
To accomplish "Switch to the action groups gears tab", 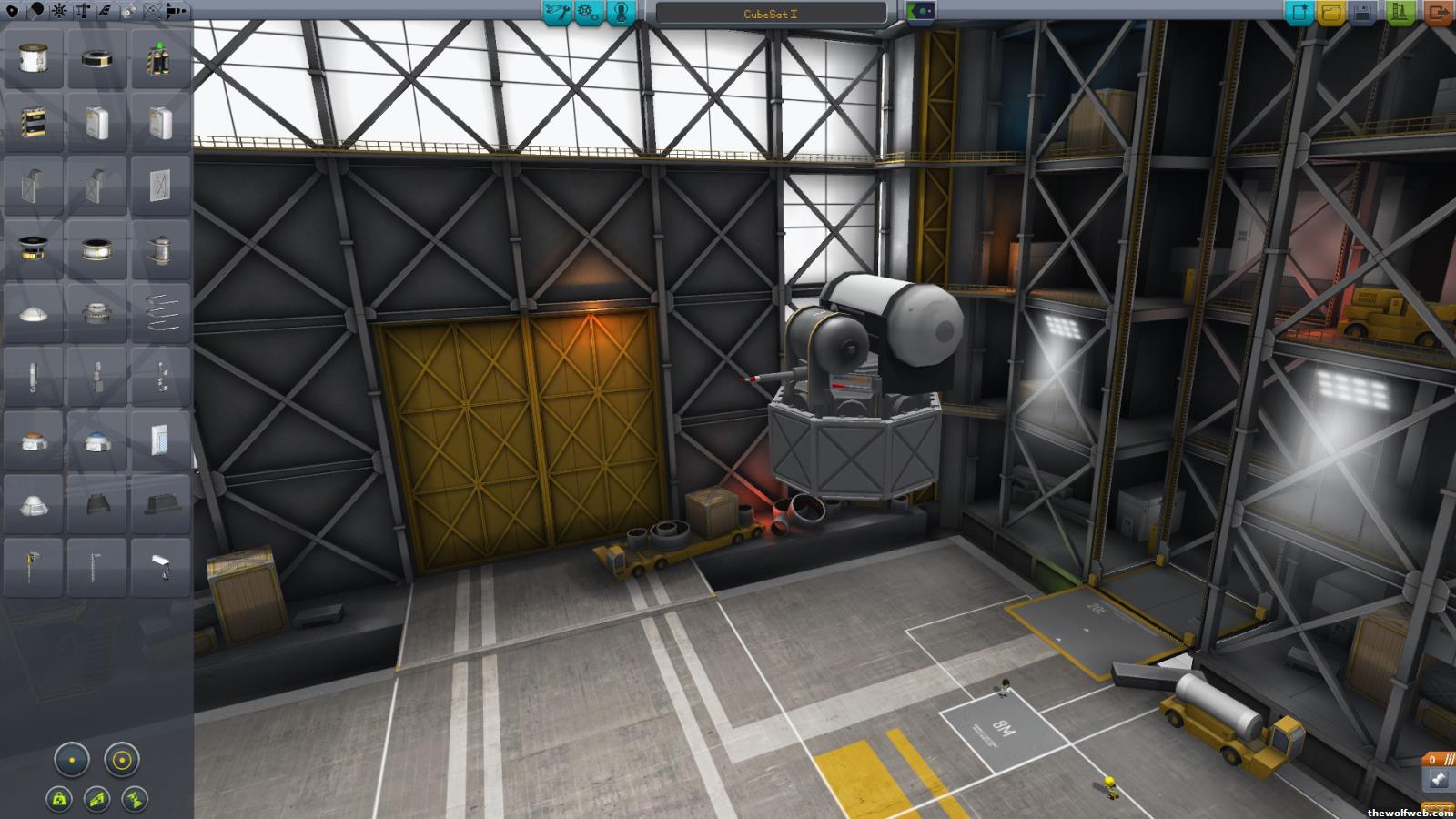I will click(x=589, y=12).
